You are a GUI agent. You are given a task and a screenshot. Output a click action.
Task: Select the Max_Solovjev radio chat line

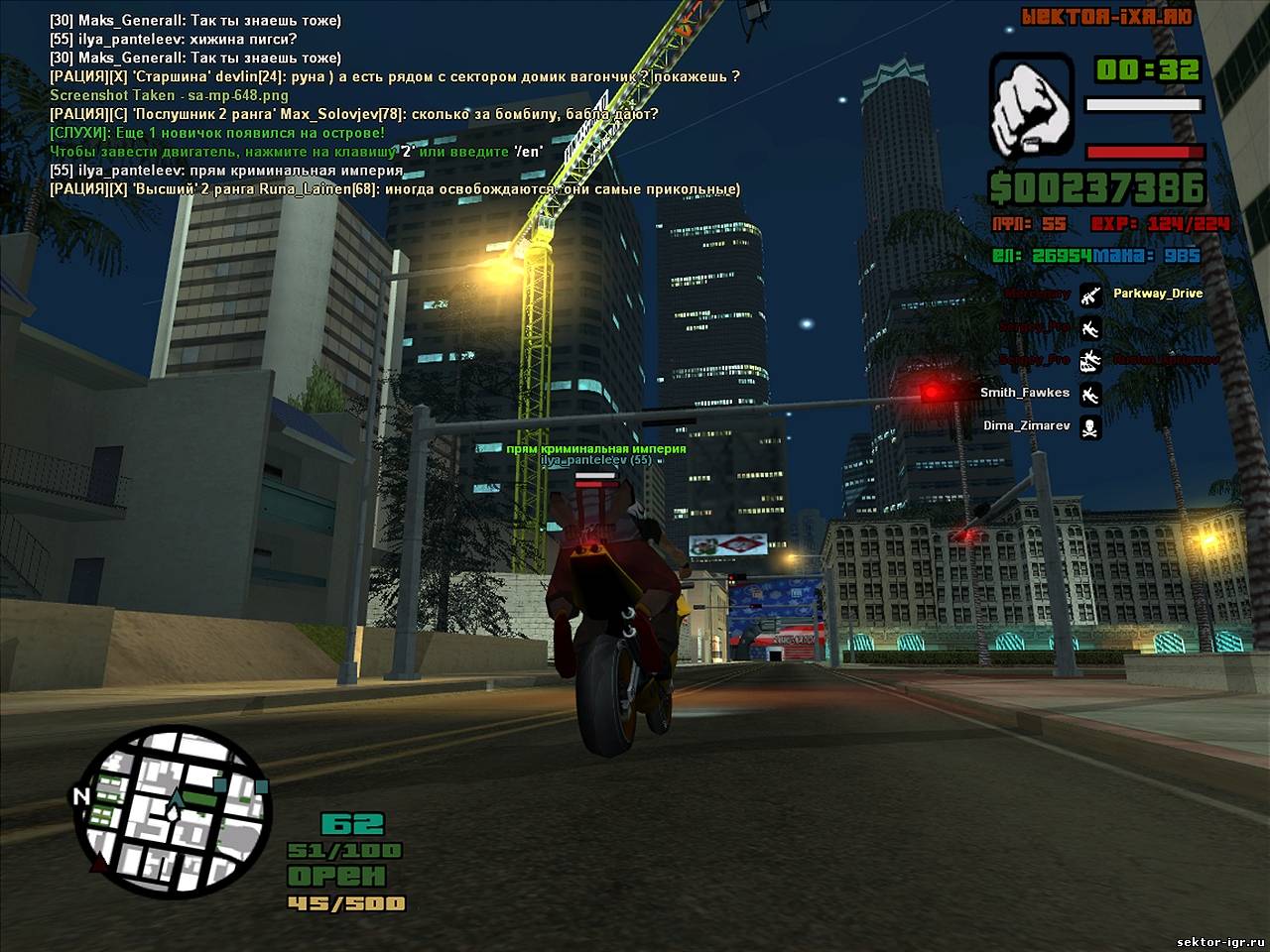(354, 114)
